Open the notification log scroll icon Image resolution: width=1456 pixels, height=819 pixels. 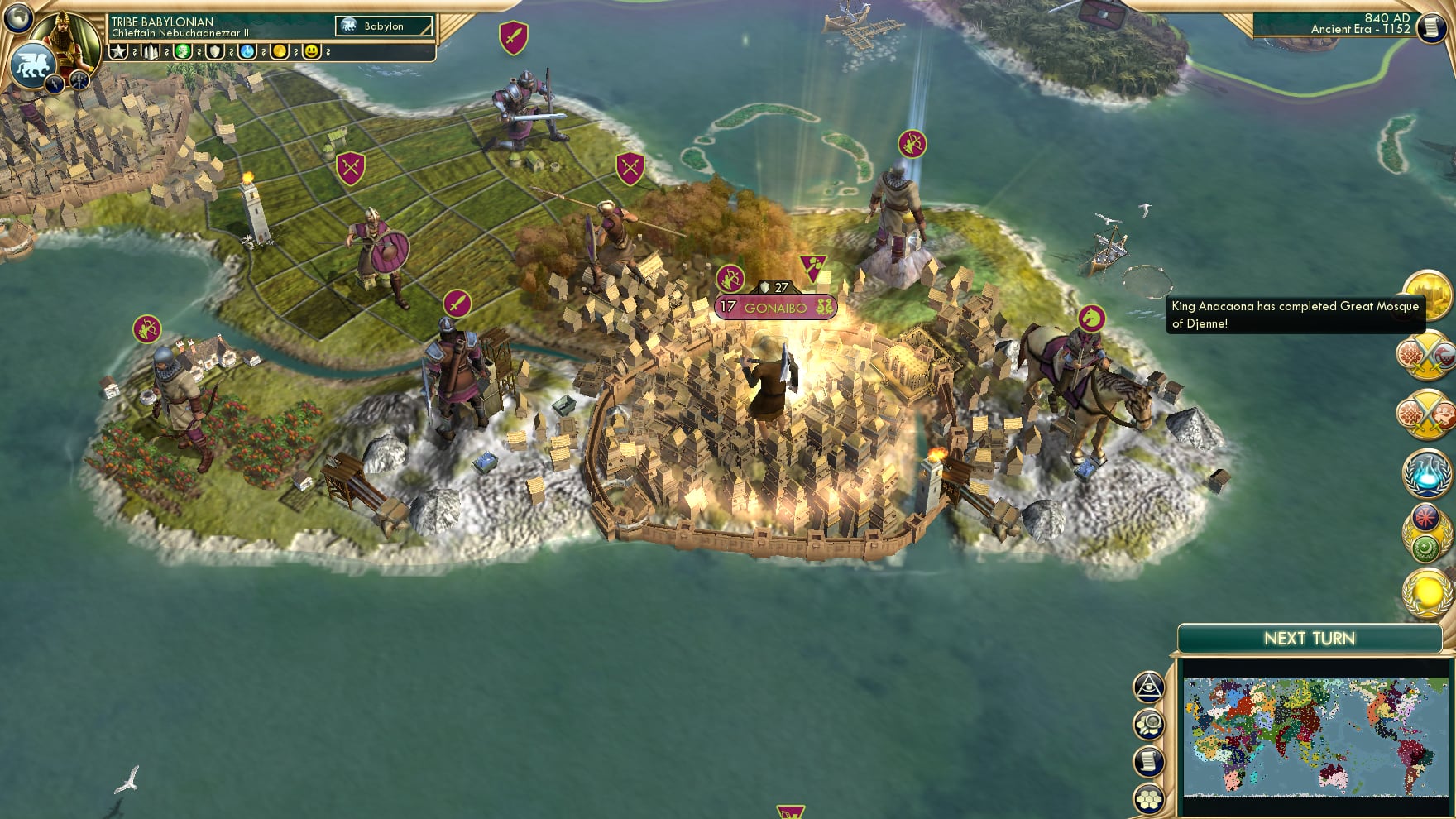[1147, 761]
